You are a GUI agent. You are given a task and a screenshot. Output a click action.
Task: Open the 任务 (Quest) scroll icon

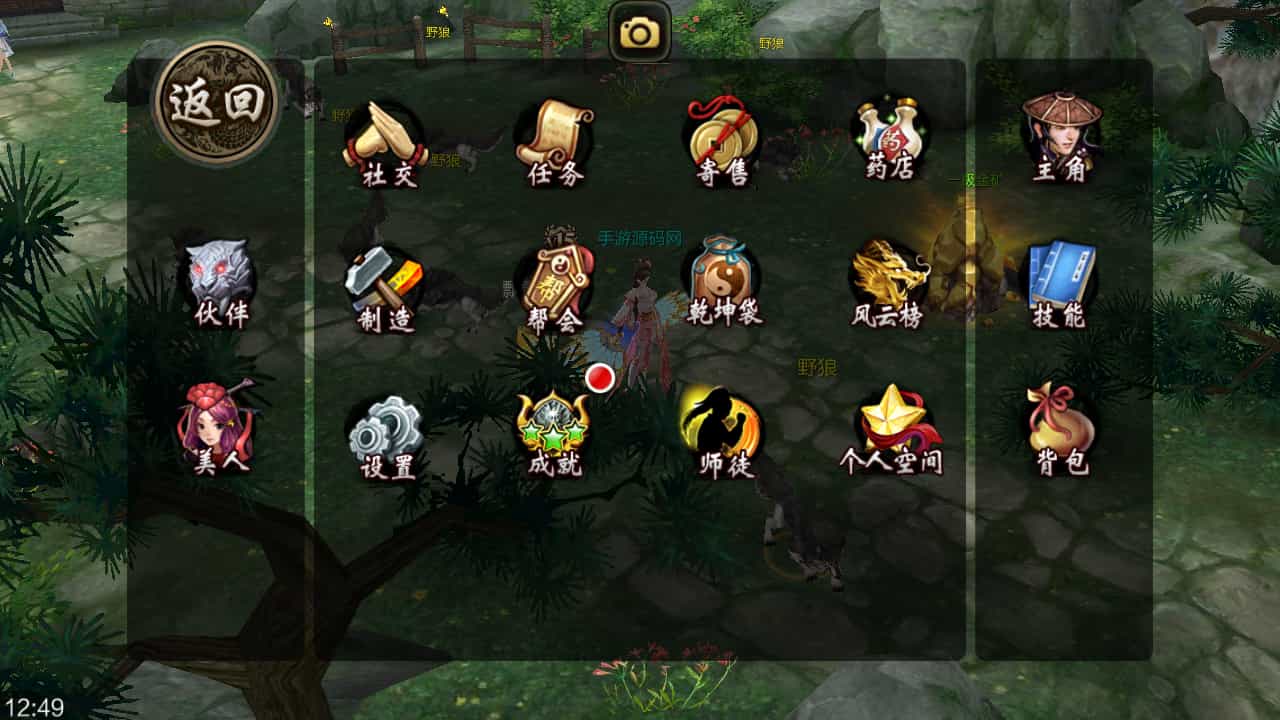click(x=555, y=142)
